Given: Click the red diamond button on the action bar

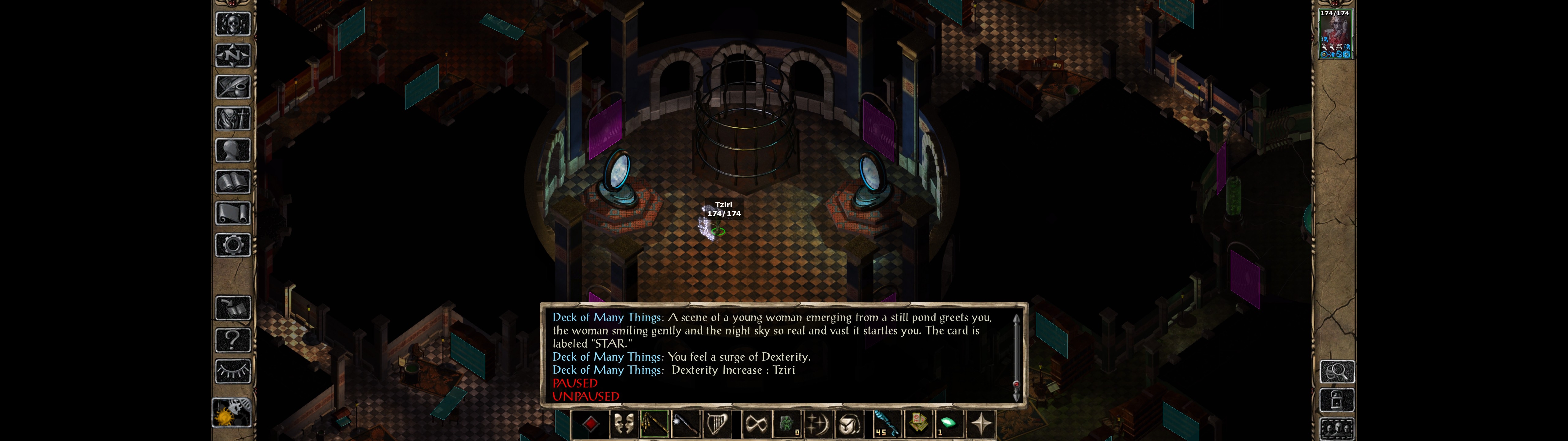Looking at the screenshot, I should coord(590,424).
